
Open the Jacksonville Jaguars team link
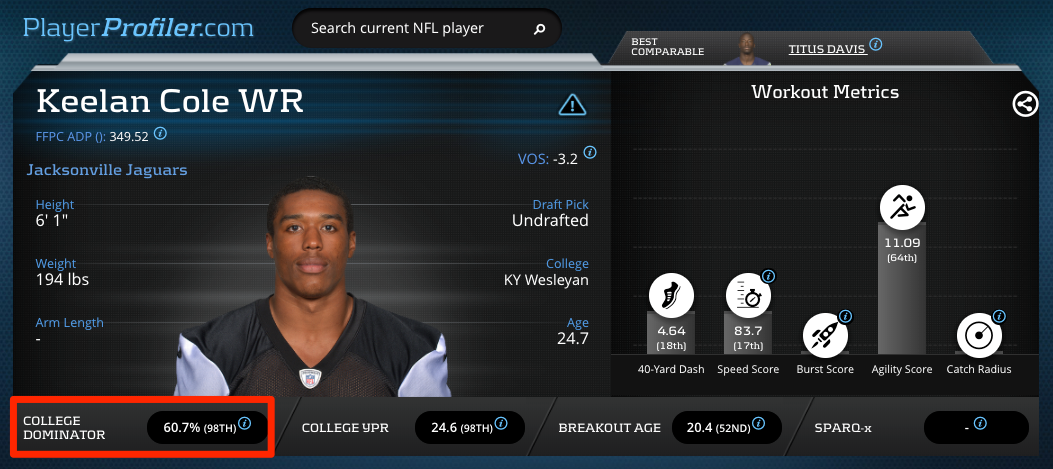point(106,170)
